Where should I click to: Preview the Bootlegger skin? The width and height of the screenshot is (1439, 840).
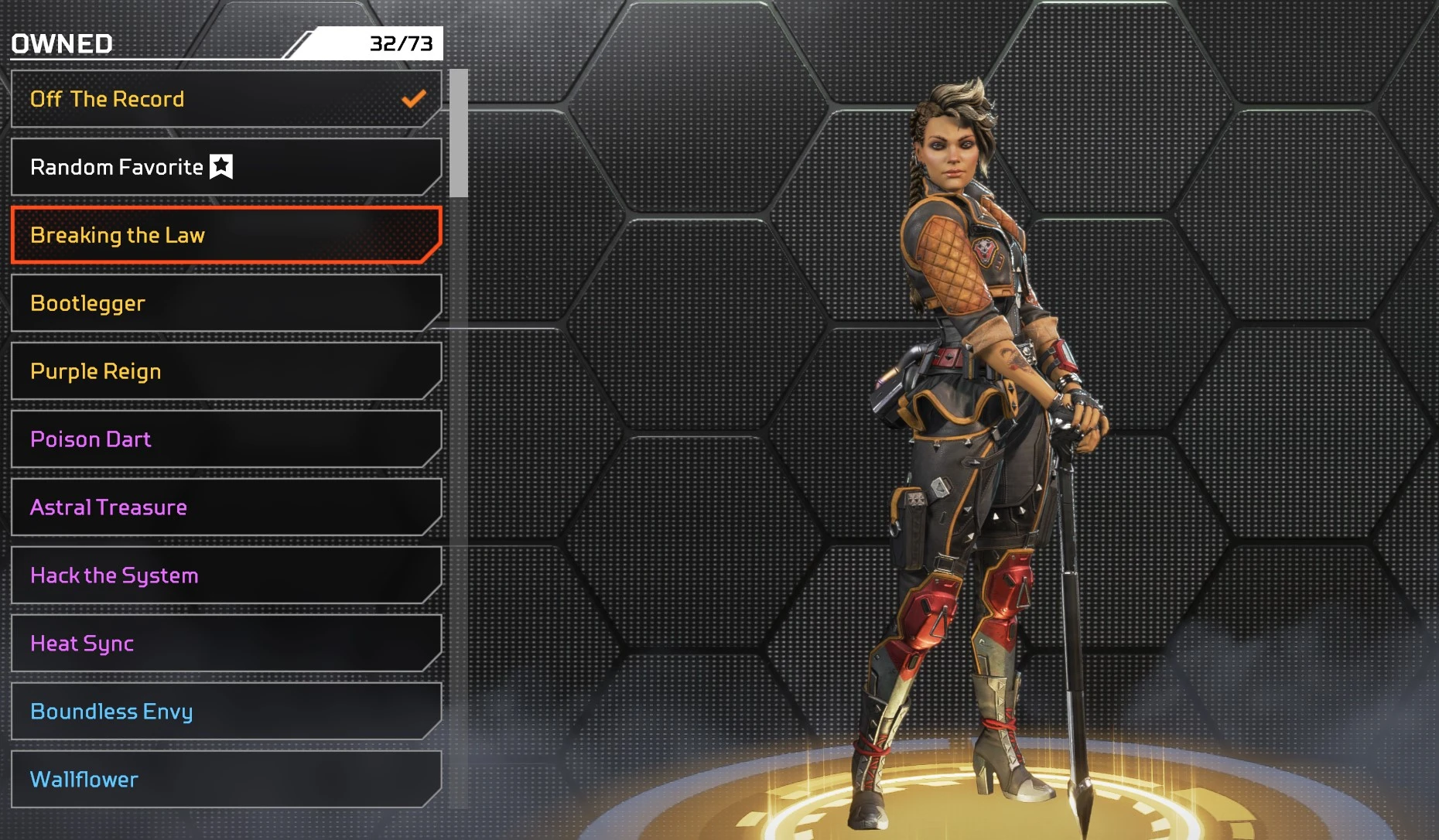(x=226, y=303)
